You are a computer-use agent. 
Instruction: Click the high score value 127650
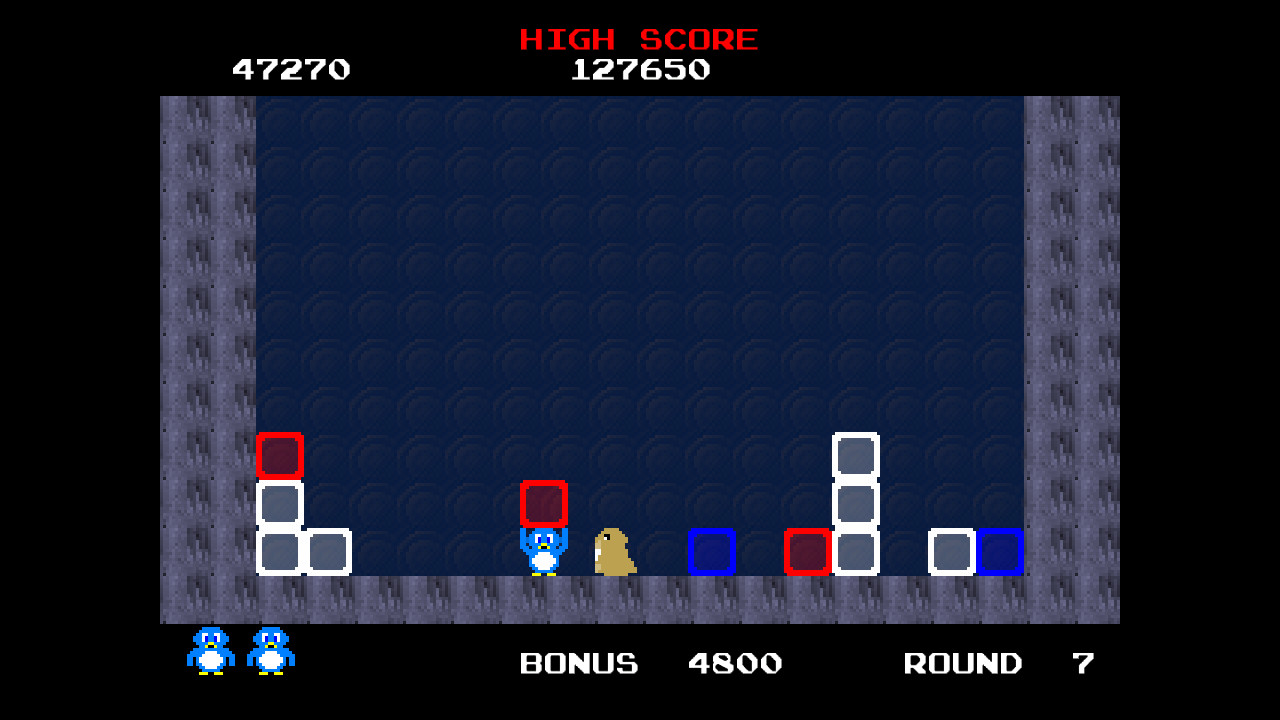click(x=640, y=69)
